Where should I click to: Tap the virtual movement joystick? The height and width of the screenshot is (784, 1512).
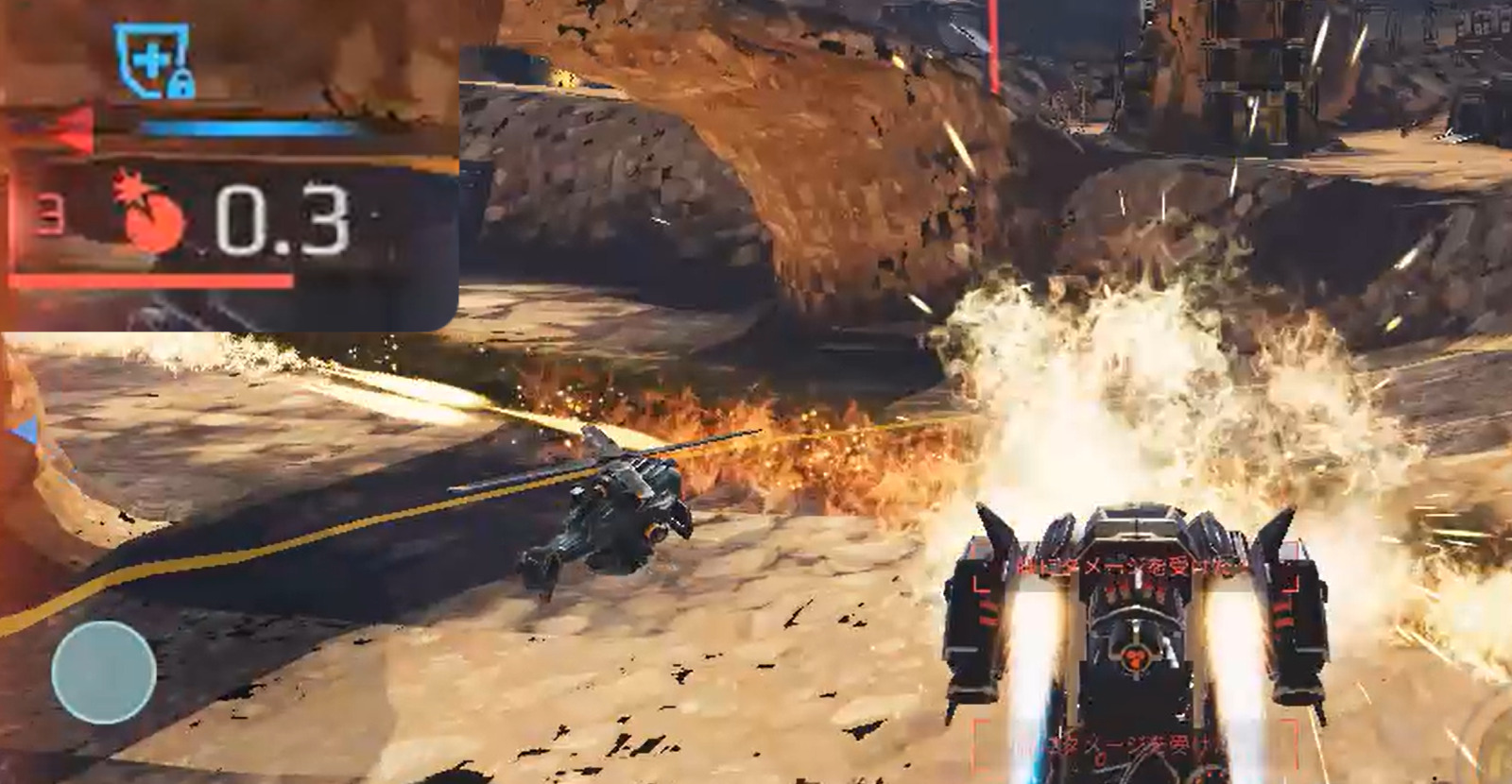click(x=104, y=672)
